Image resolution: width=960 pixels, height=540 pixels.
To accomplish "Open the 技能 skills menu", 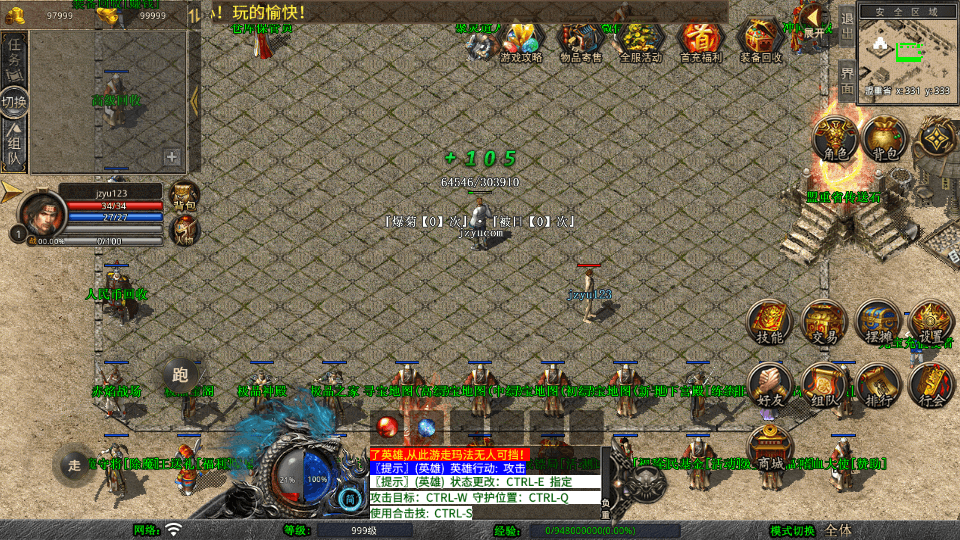I will point(770,322).
